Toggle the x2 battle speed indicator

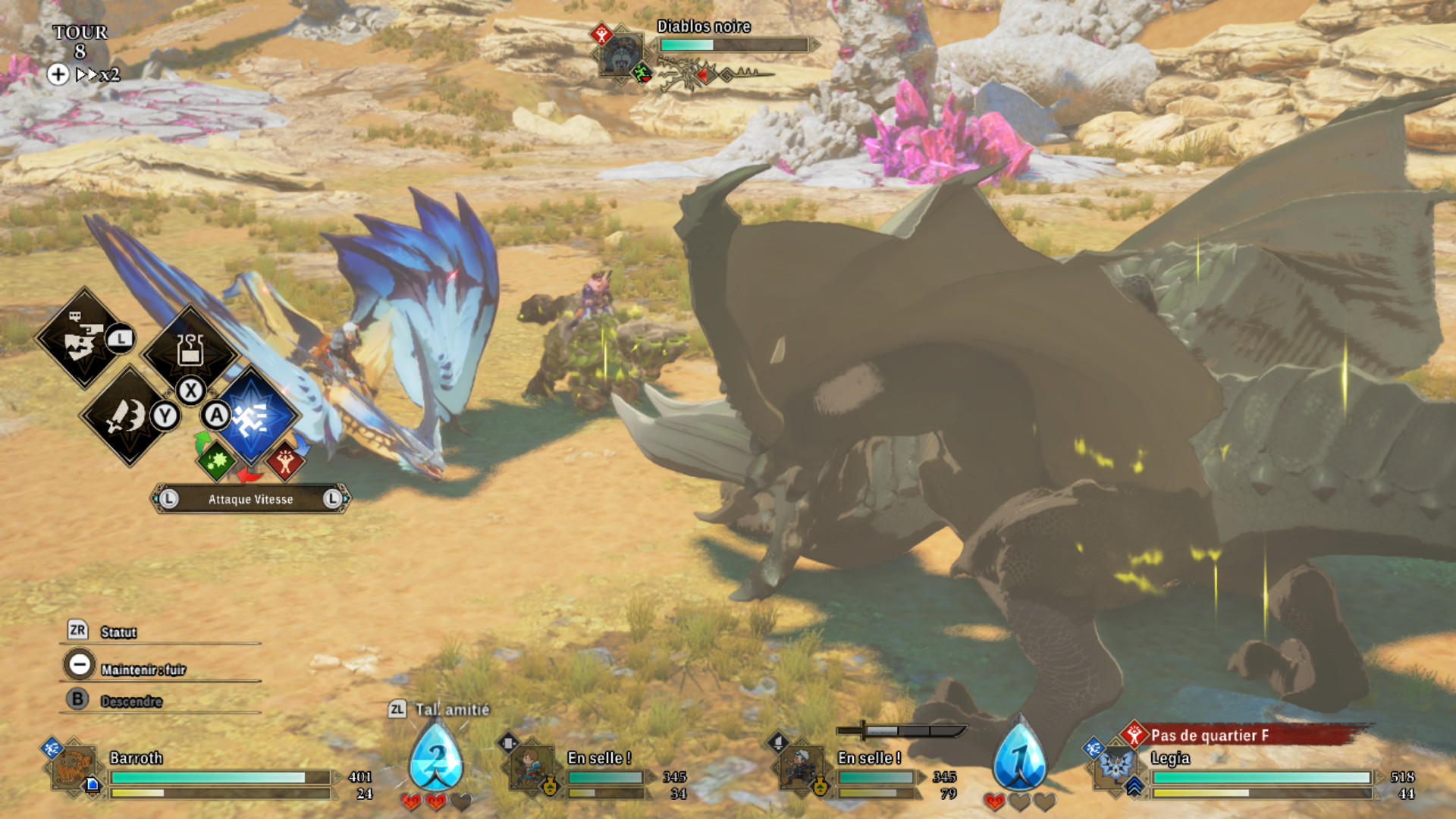coord(99,74)
